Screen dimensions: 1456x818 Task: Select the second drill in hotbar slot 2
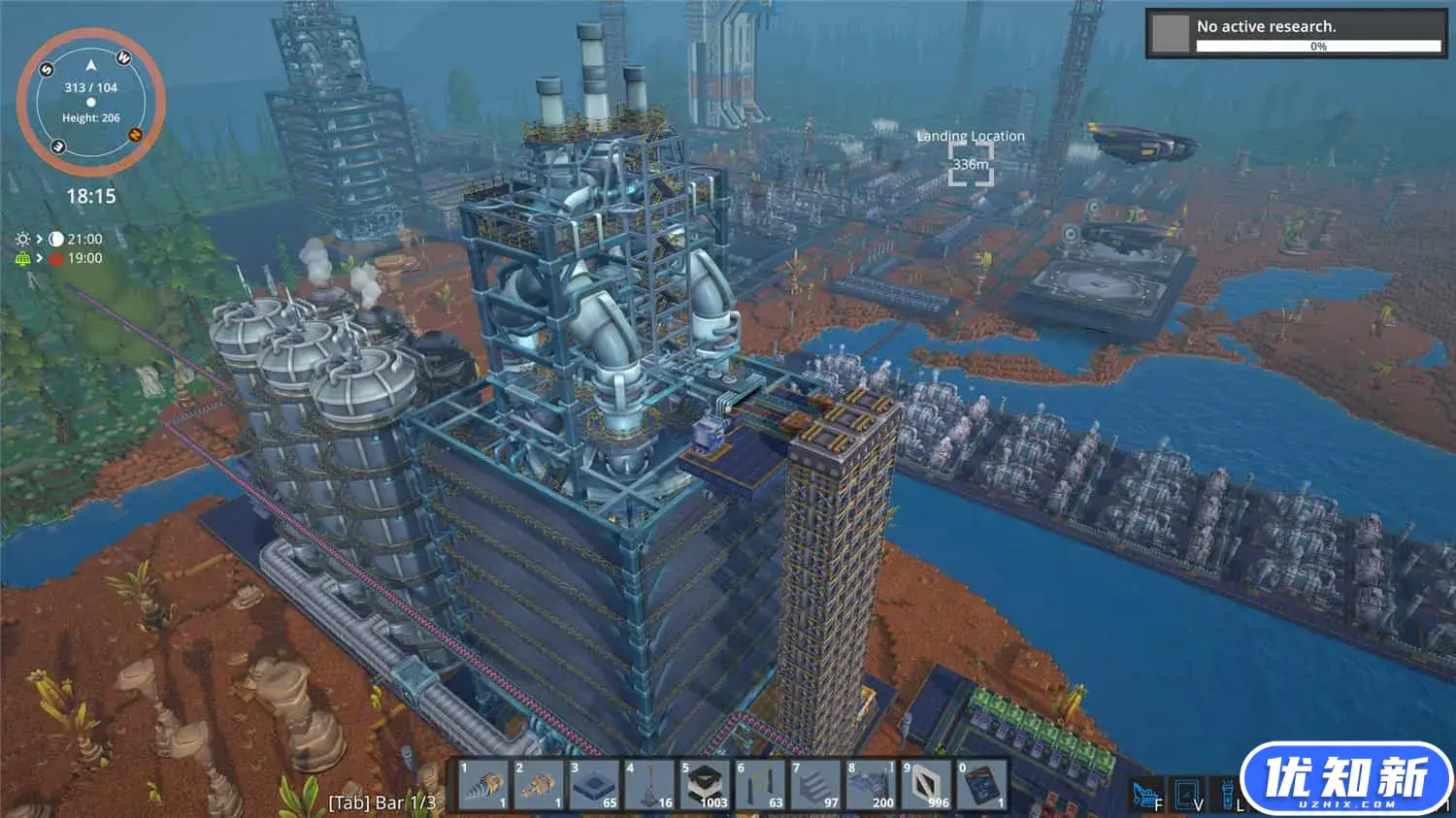click(538, 784)
